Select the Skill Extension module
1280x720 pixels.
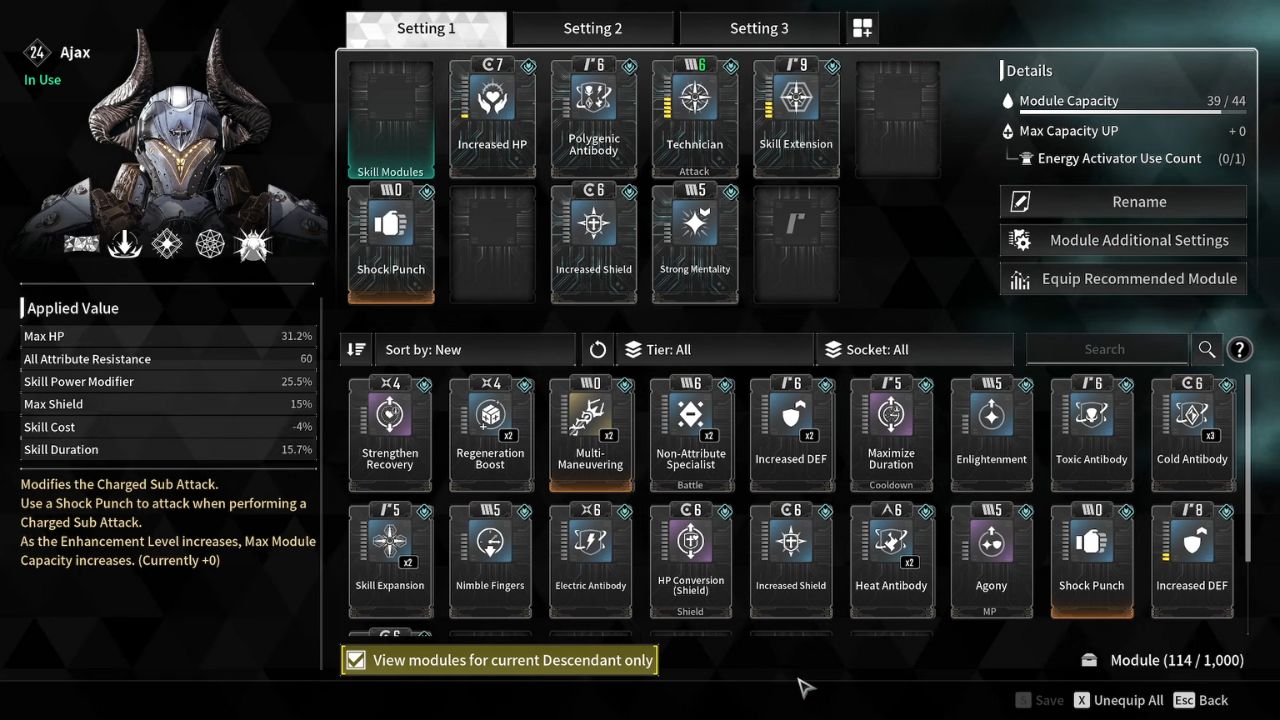(x=795, y=115)
